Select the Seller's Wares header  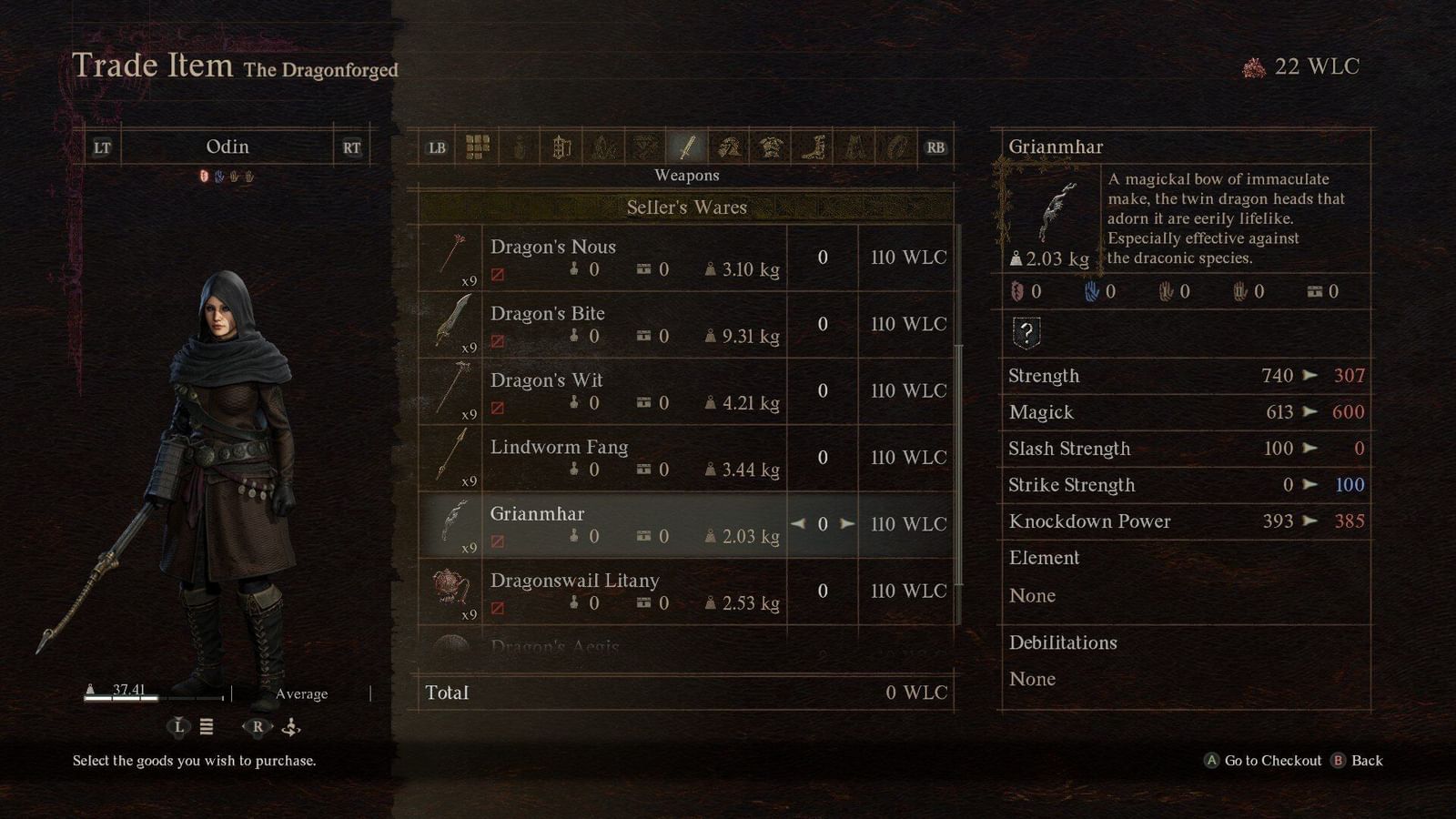(689, 207)
